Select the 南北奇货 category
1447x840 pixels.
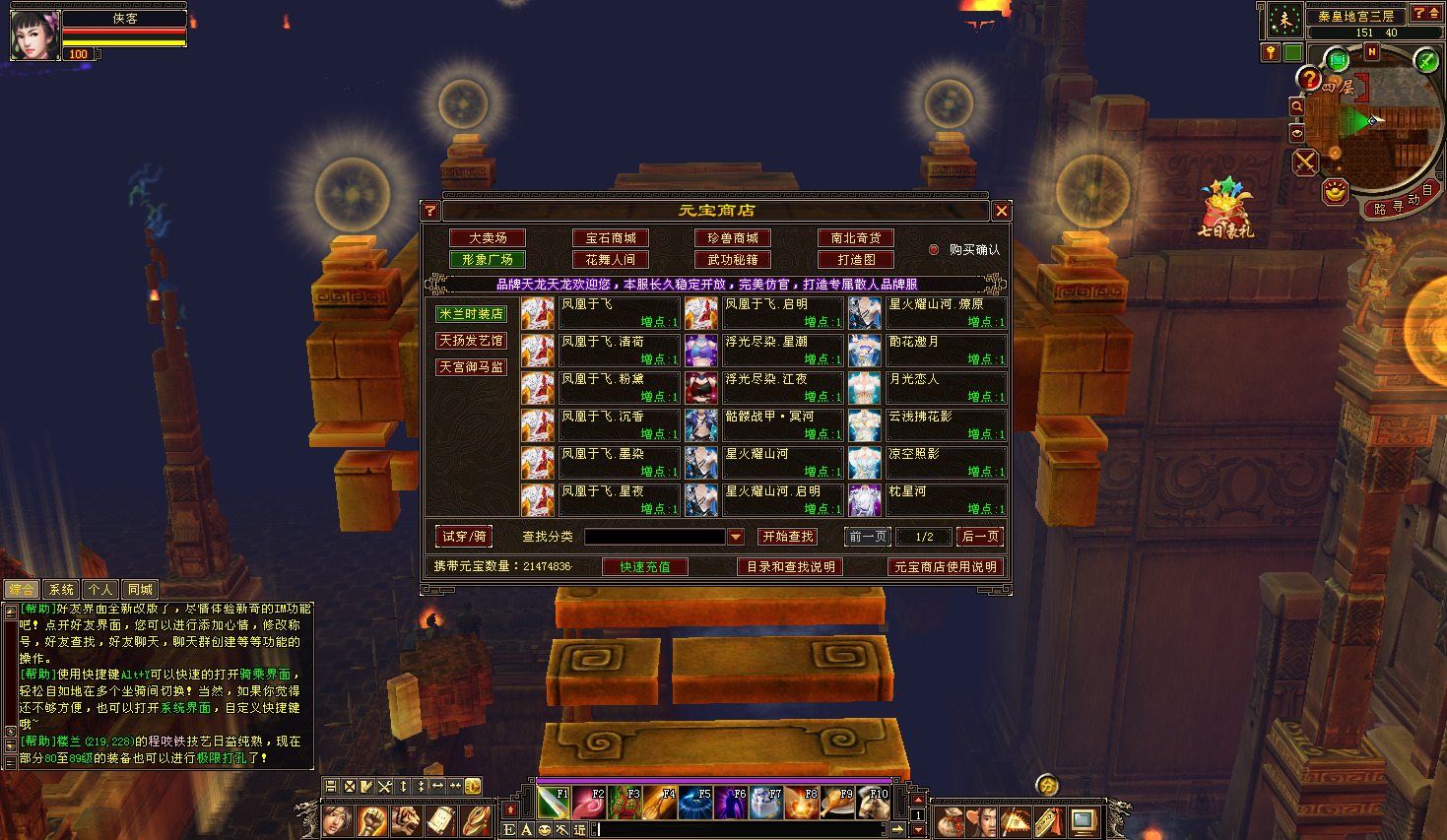click(x=856, y=238)
